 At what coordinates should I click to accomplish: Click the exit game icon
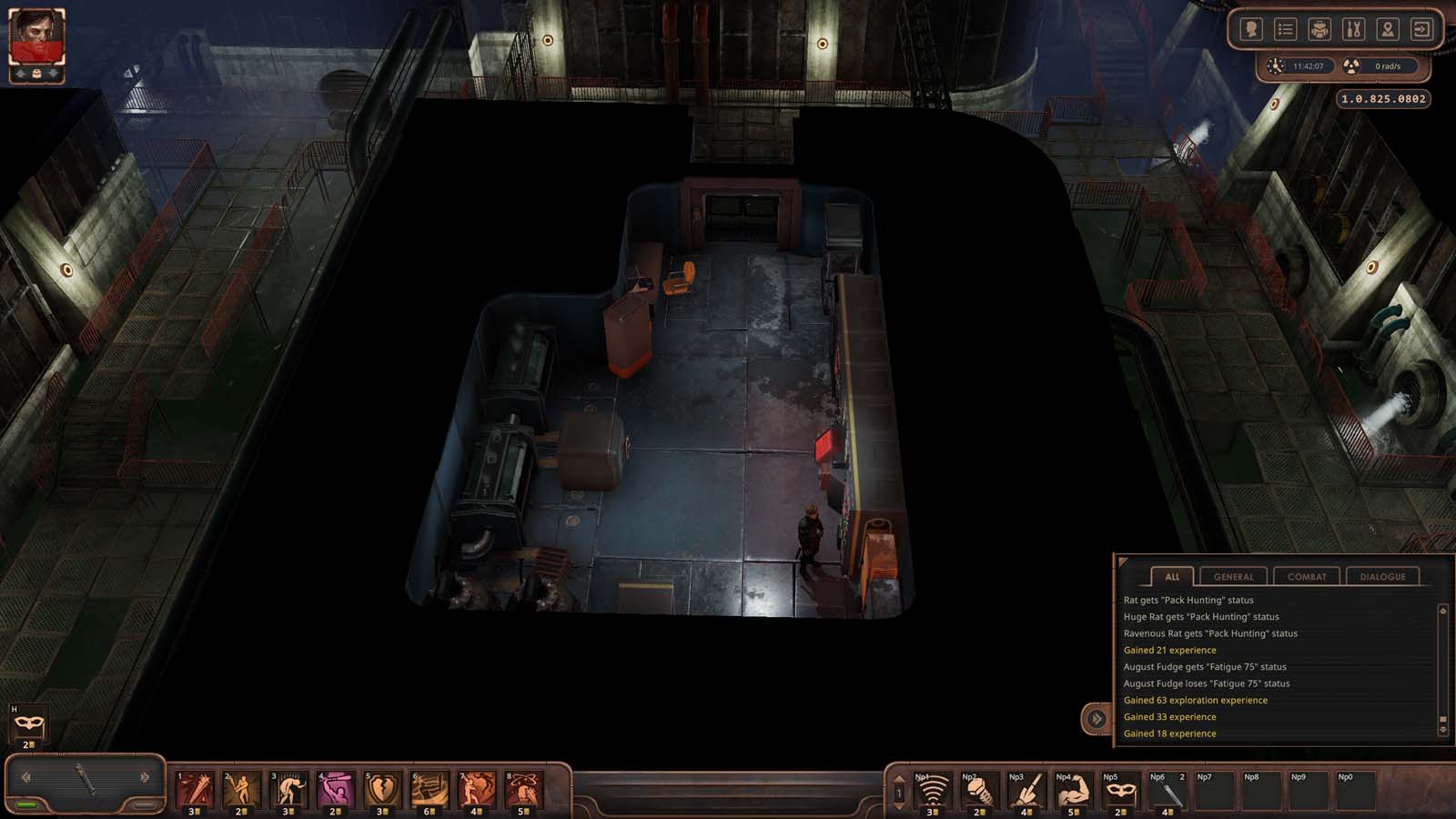coord(1421,28)
